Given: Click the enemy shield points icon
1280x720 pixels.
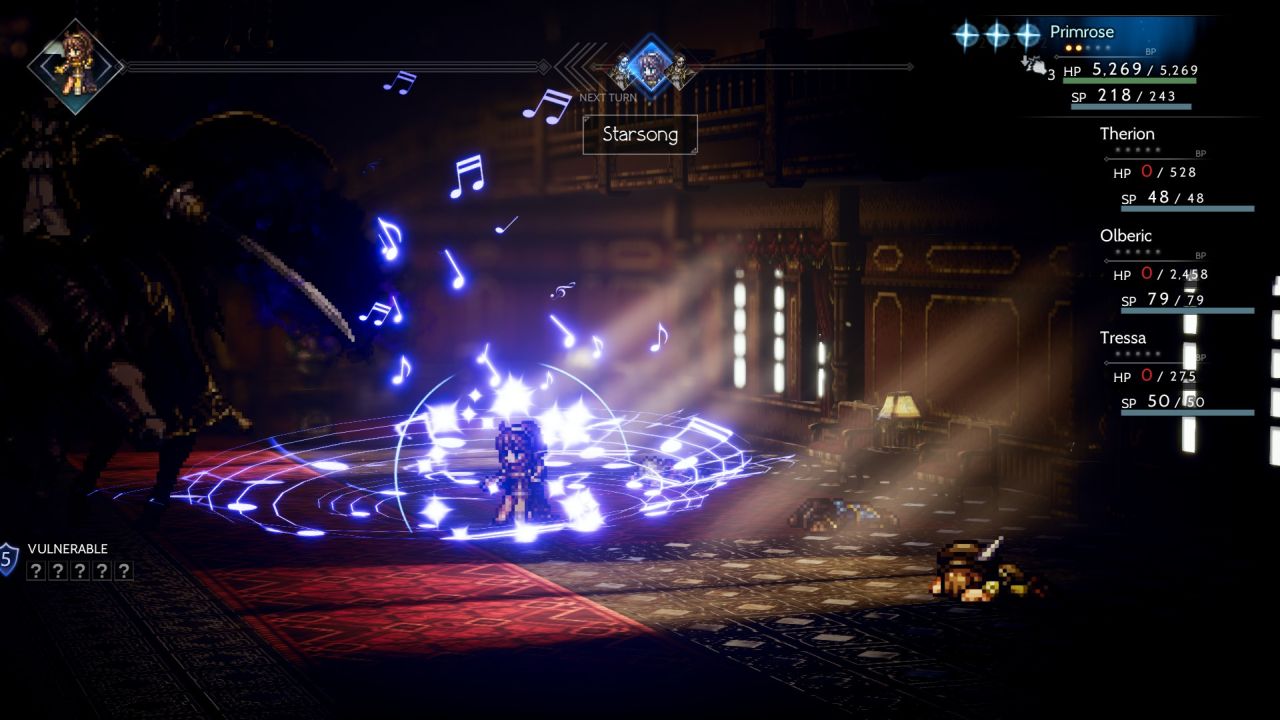Looking at the screenshot, I should tap(8, 558).
